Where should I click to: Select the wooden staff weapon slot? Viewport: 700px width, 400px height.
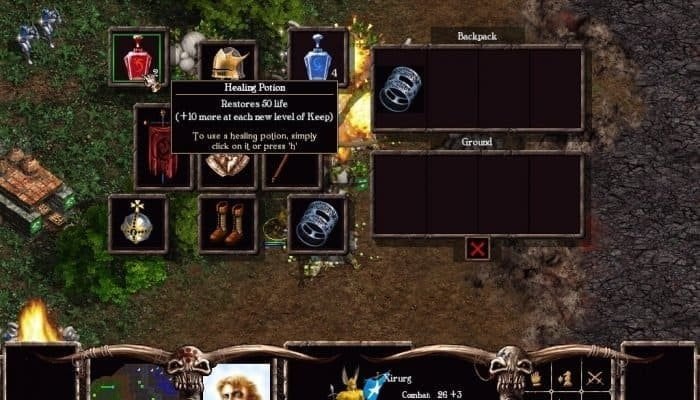click(x=292, y=170)
